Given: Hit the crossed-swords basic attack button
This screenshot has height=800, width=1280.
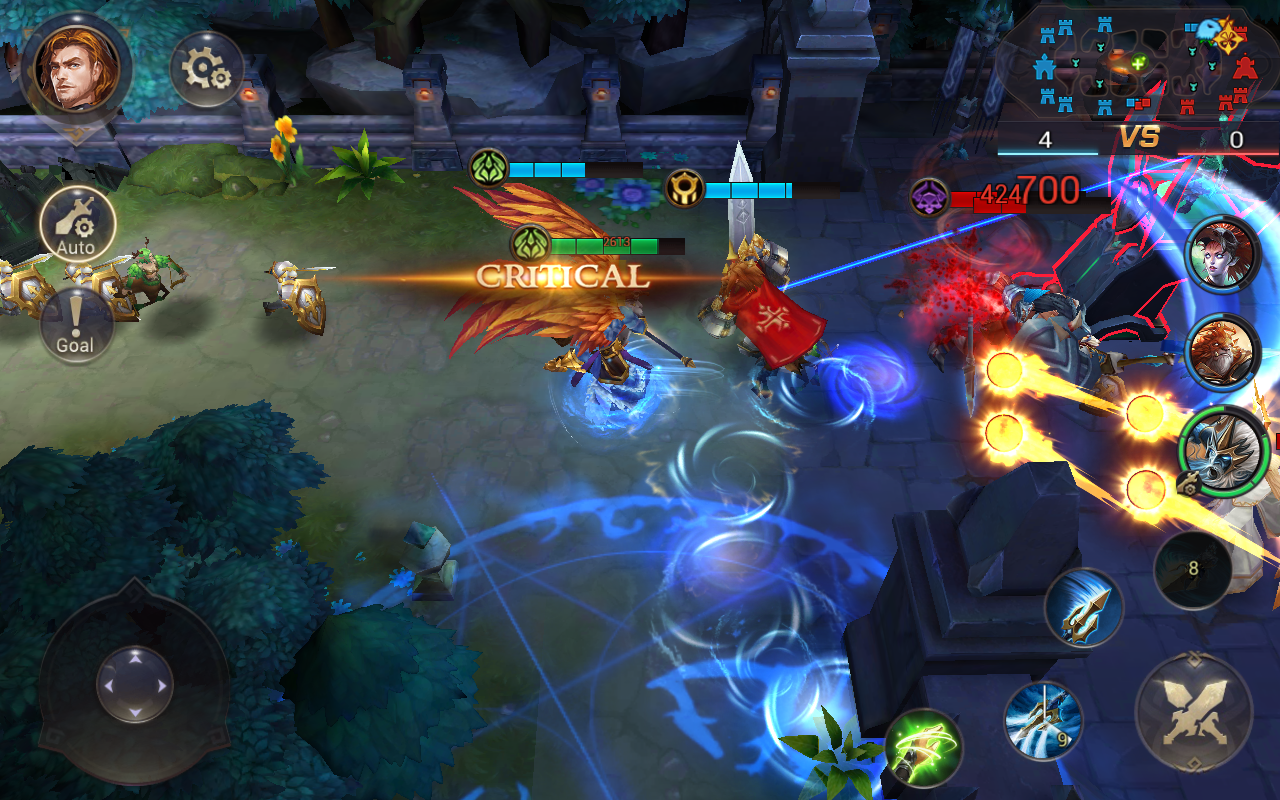Looking at the screenshot, I should tap(1194, 713).
